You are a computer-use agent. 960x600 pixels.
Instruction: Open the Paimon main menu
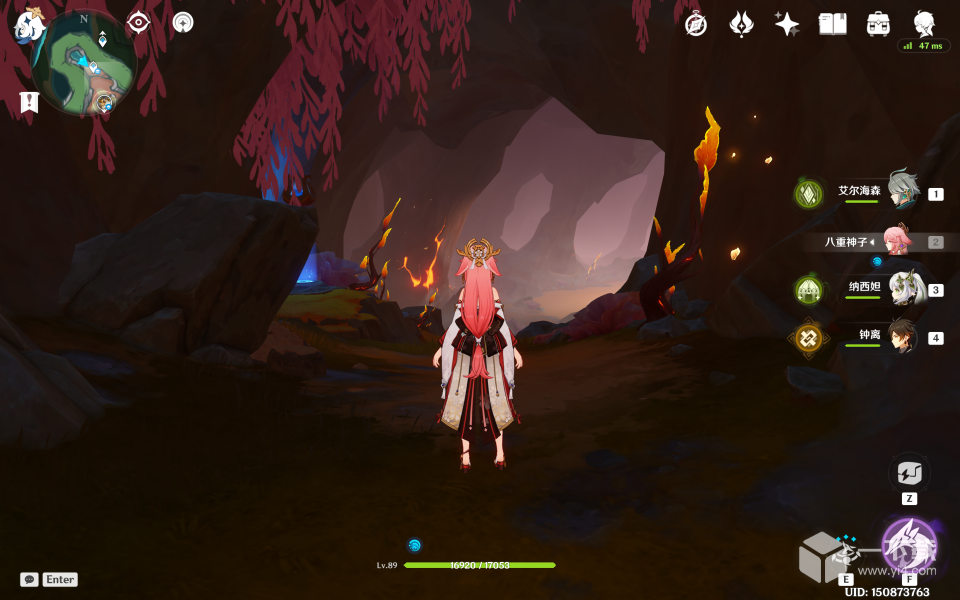(x=28, y=26)
